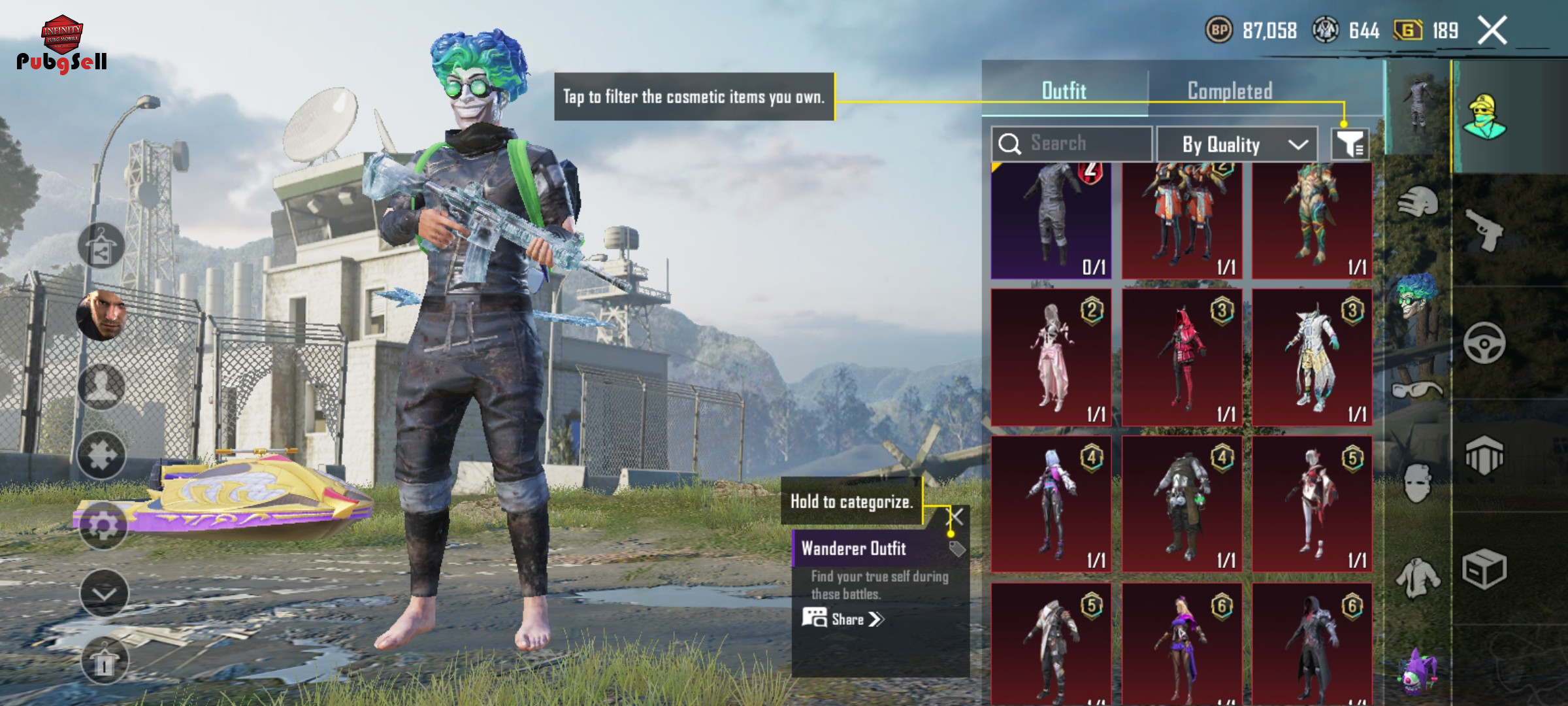The height and width of the screenshot is (706, 1568).
Task: Open the glasses accessory category
Action: [1416, 390]
